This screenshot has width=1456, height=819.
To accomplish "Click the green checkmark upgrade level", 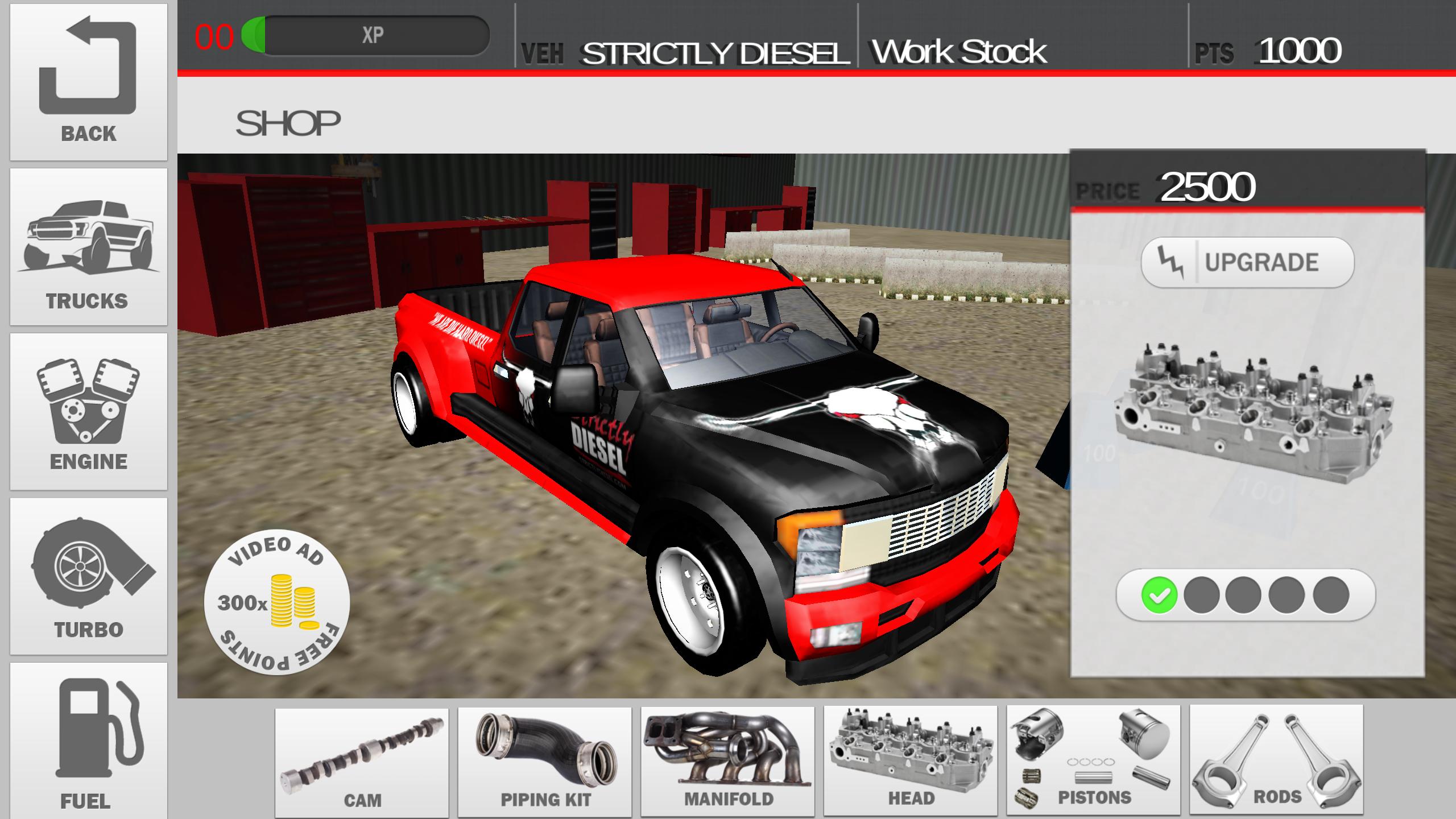I will coord(1159,595).
